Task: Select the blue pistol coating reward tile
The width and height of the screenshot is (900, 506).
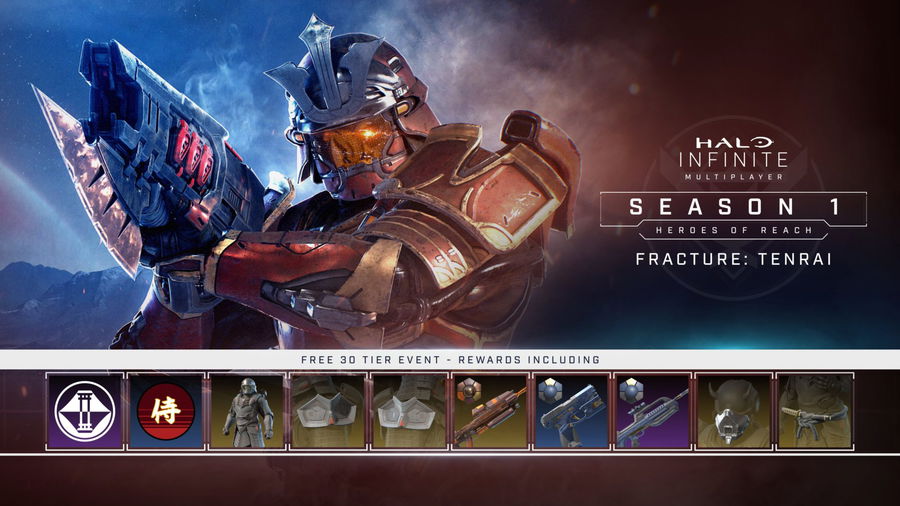Action: (x=571, y=411)
